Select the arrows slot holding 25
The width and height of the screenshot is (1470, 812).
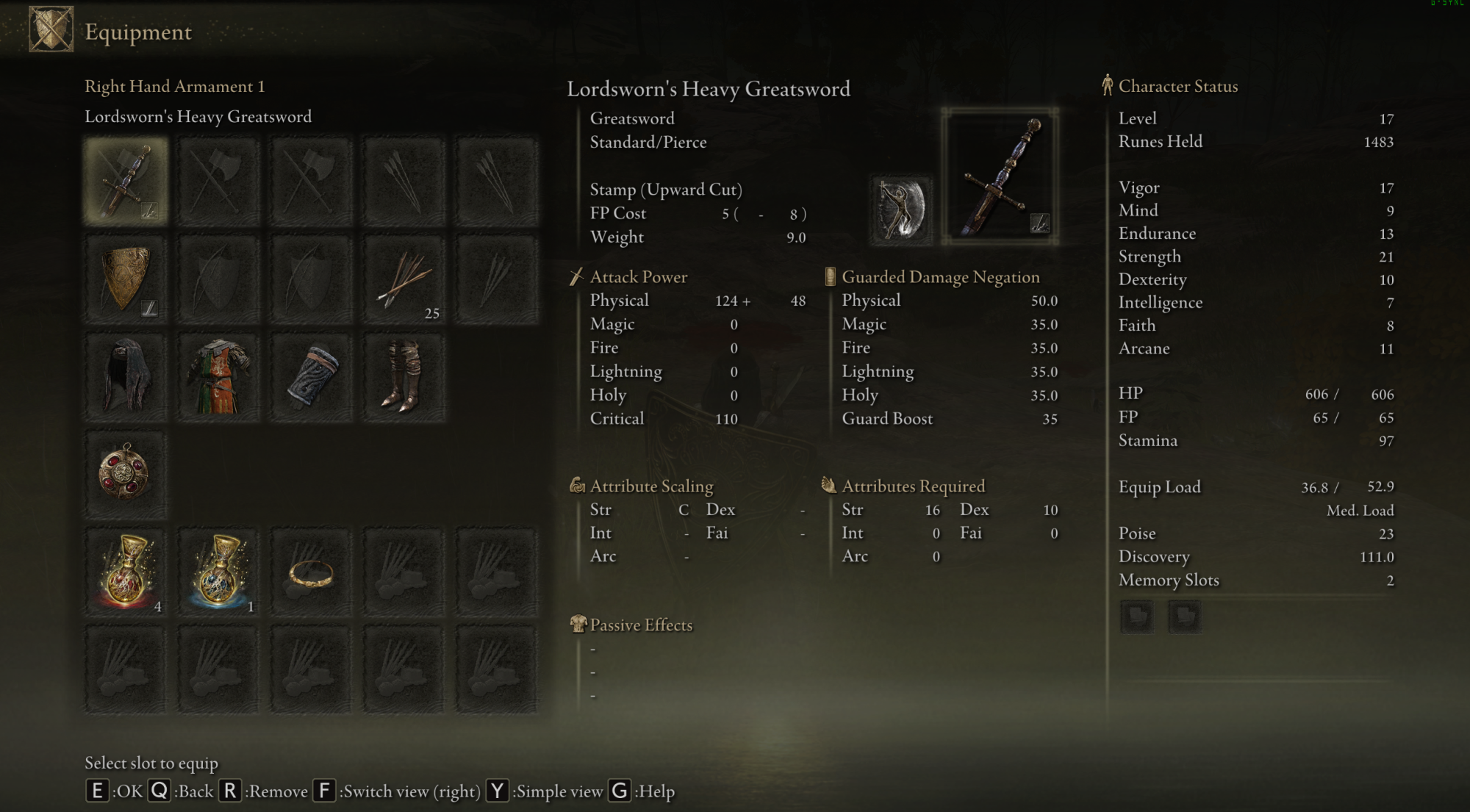(404, 280)
